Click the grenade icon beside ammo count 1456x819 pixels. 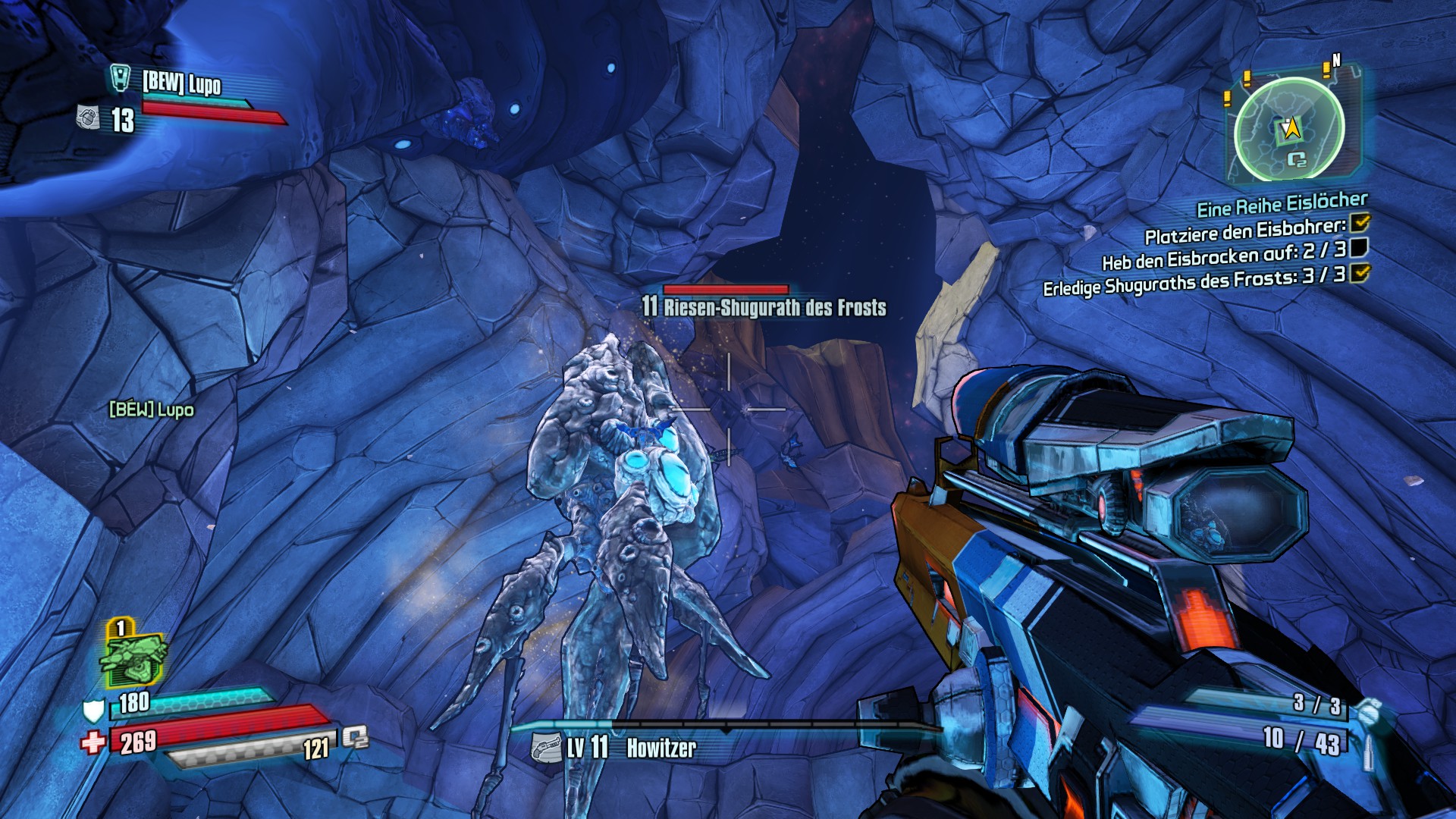pos(1367,714)
